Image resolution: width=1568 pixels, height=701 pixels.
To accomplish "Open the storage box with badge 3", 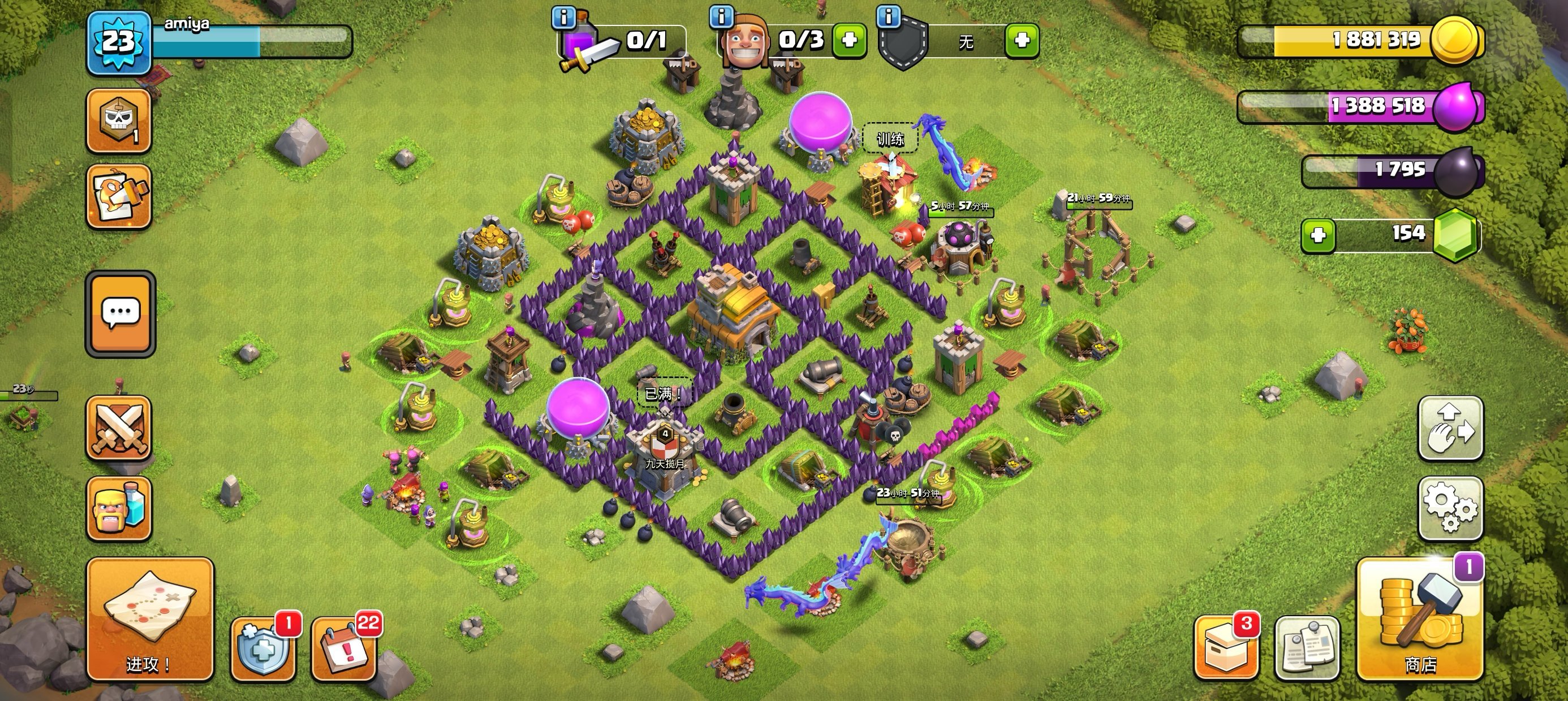I will [1225, 647].
